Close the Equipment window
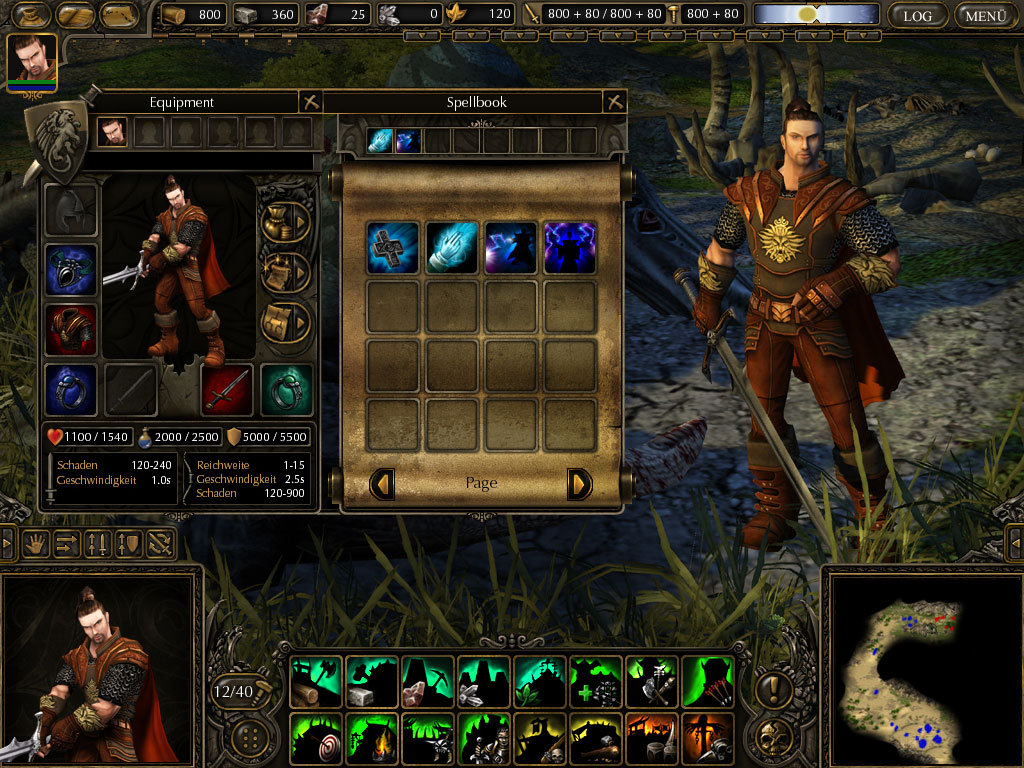Screen dimensions: 1024x768 310,102
